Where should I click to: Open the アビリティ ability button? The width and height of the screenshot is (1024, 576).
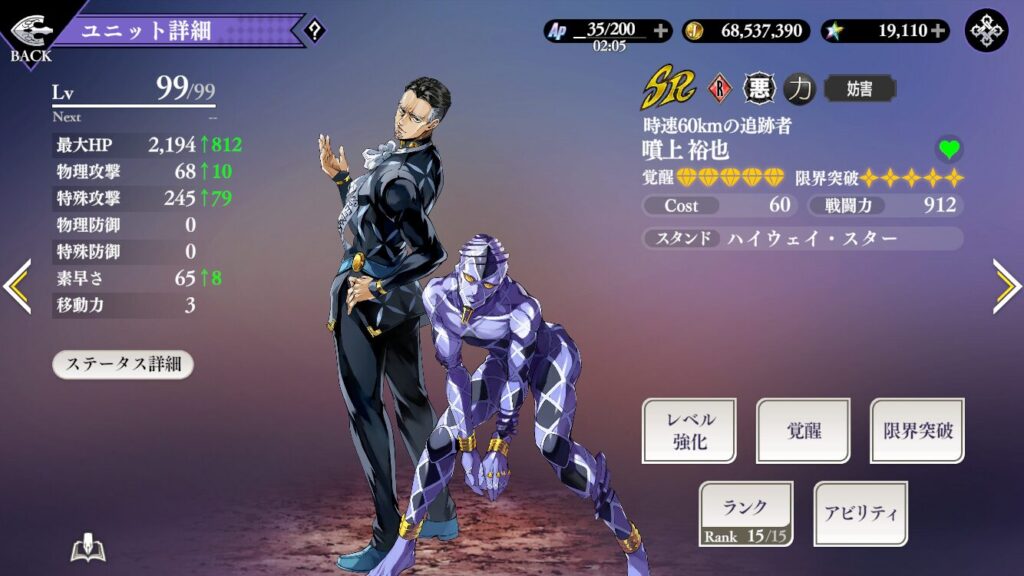click(860, 513)
